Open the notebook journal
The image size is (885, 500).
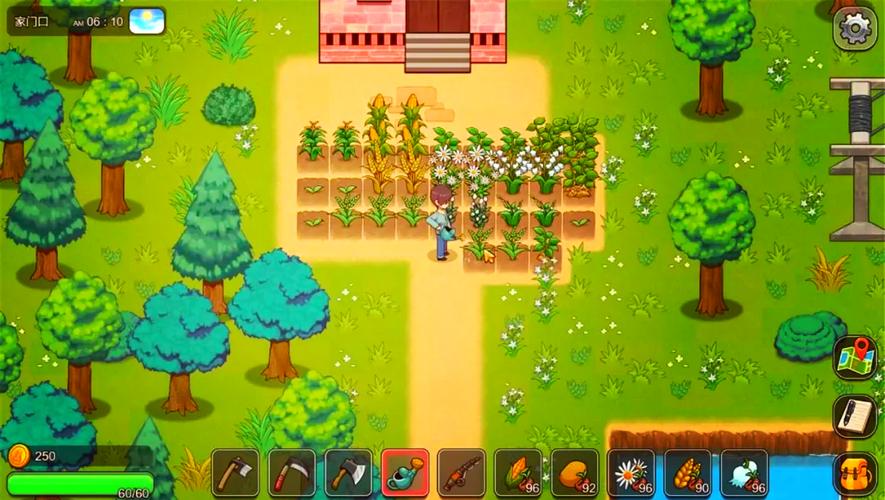[855, 416]
